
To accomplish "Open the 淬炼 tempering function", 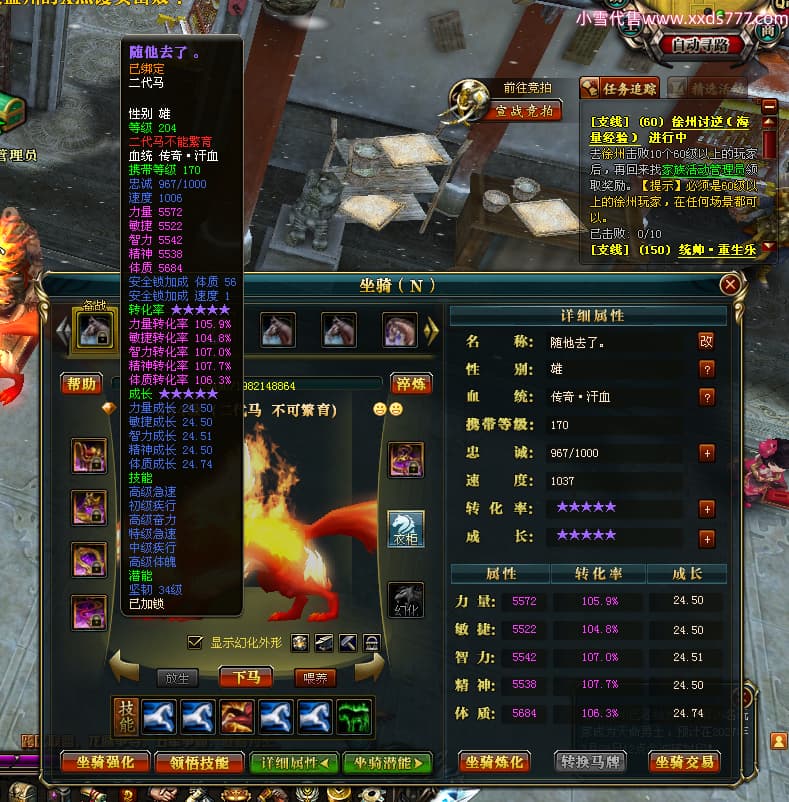I will click(410, 384).
